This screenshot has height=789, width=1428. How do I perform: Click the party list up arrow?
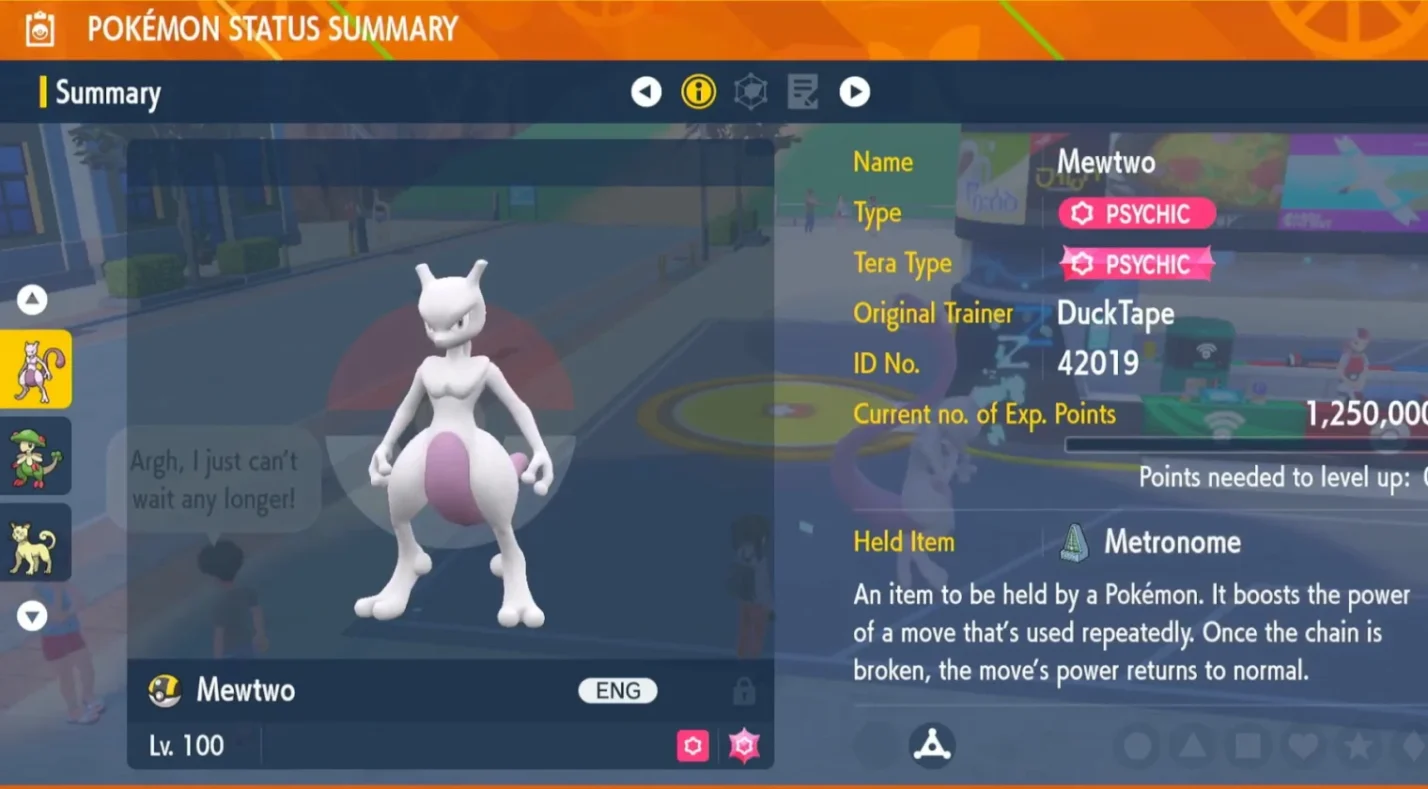[x=32, y=299]
